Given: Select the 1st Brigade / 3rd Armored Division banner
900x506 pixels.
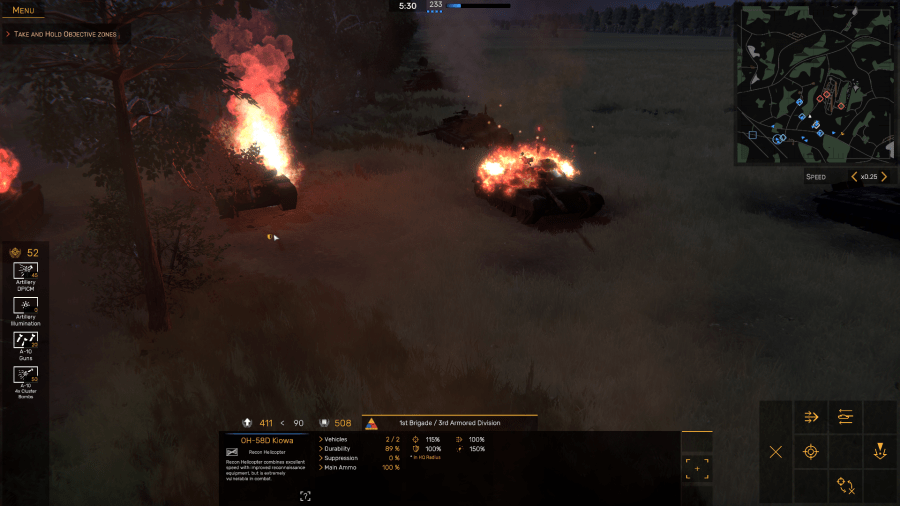Looking at the screenshot, I should pyautogui.click(x=450, y=423).
